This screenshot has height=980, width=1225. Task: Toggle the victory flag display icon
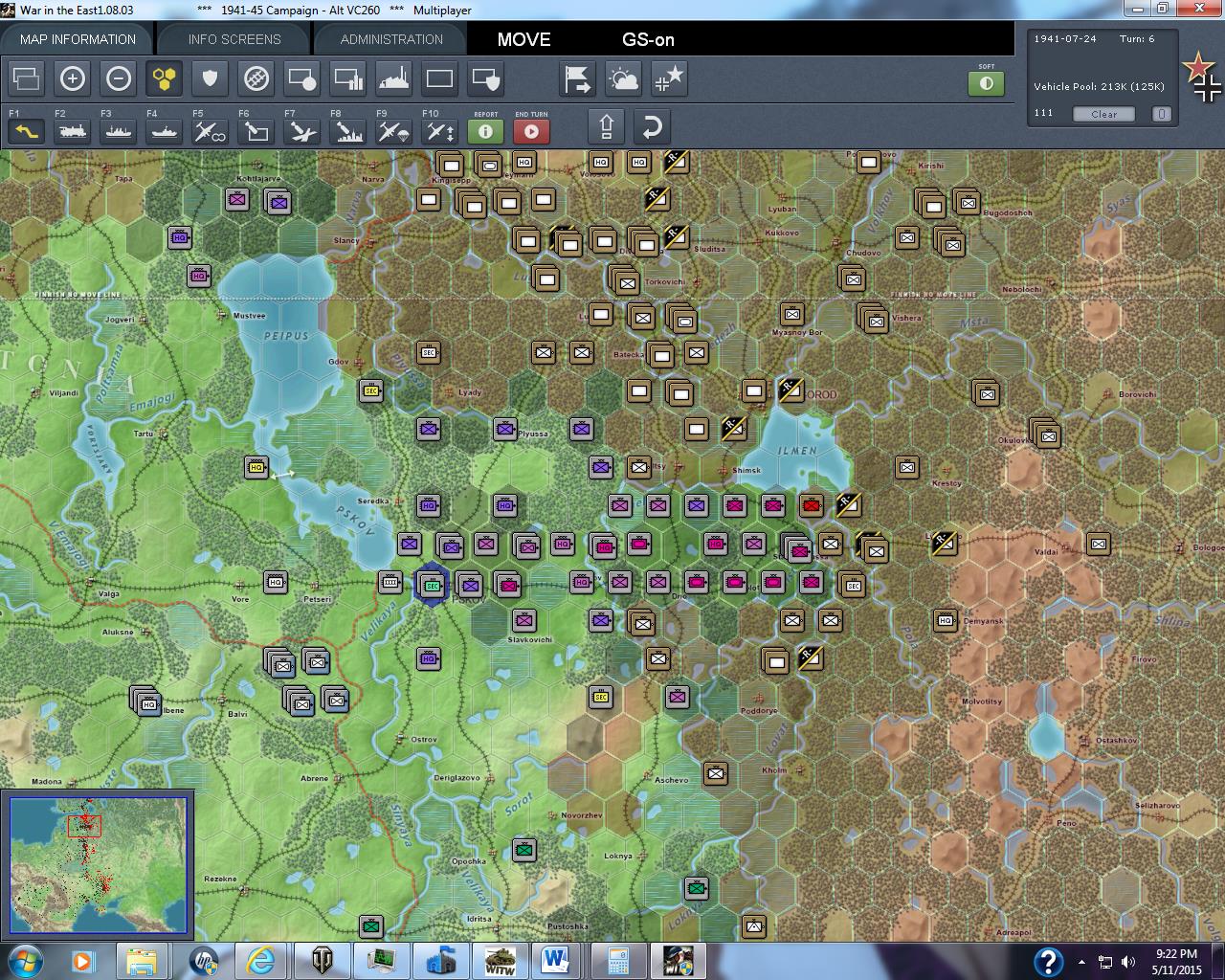click(576, 78)
